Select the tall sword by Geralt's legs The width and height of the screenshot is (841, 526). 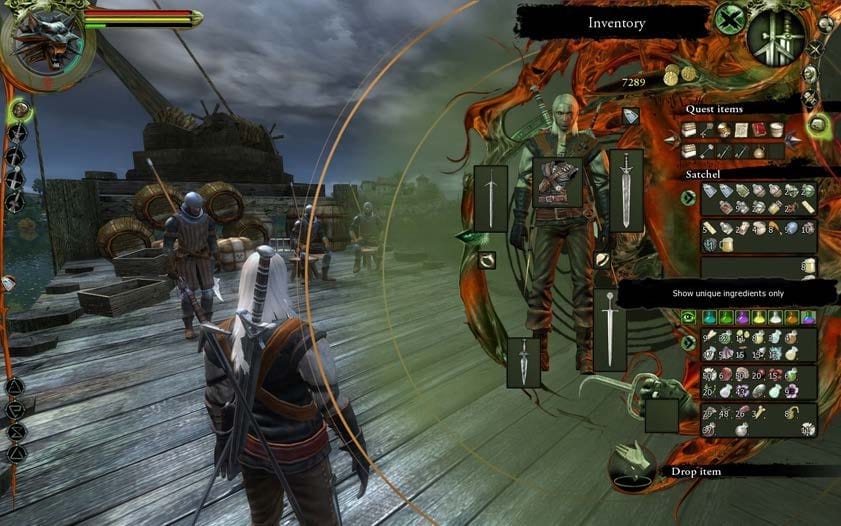click(609, 329)
